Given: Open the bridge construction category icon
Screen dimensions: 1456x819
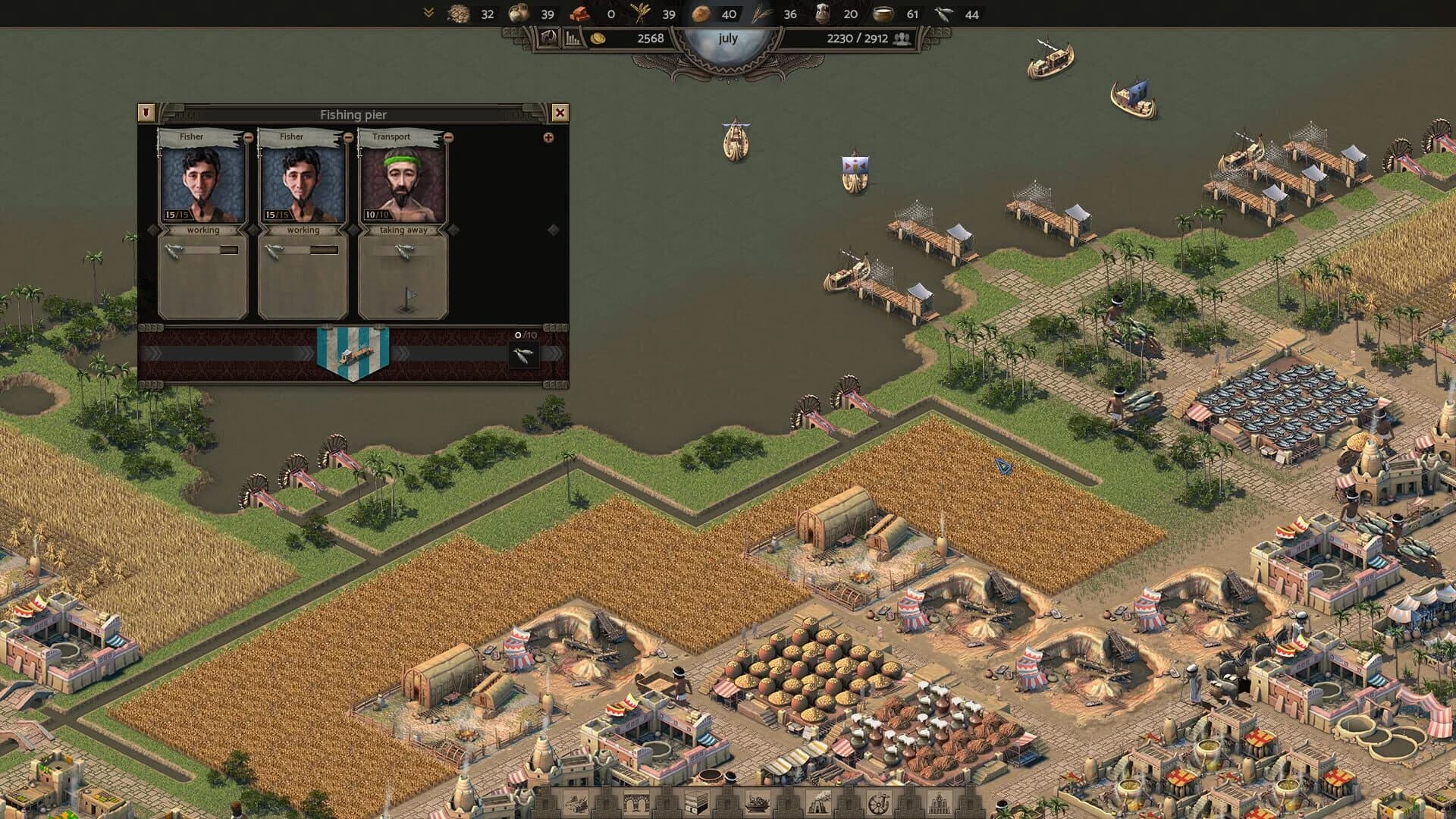Looking at the screenshot, I should point(635,802).
